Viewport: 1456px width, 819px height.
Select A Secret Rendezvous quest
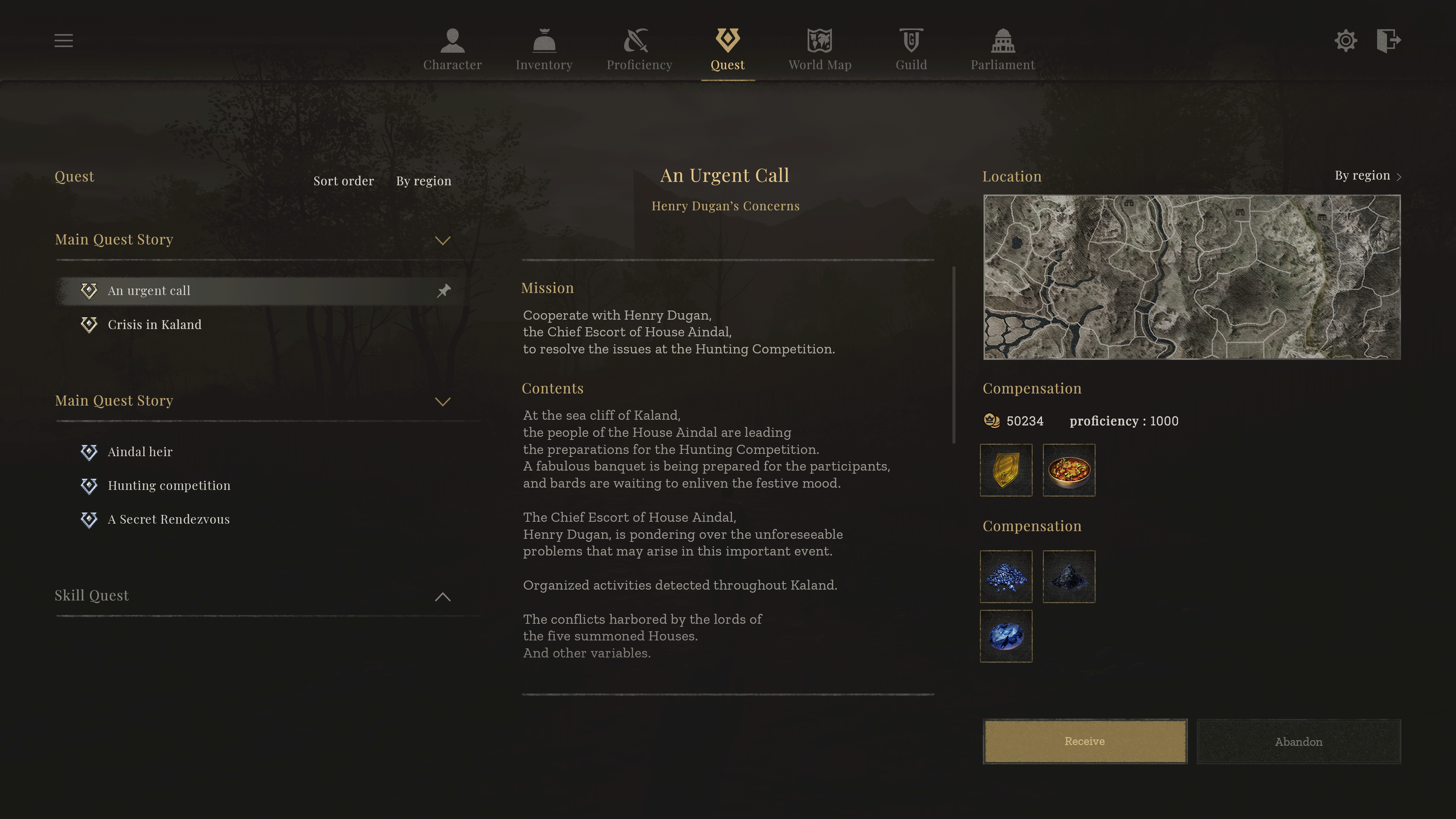168,519
